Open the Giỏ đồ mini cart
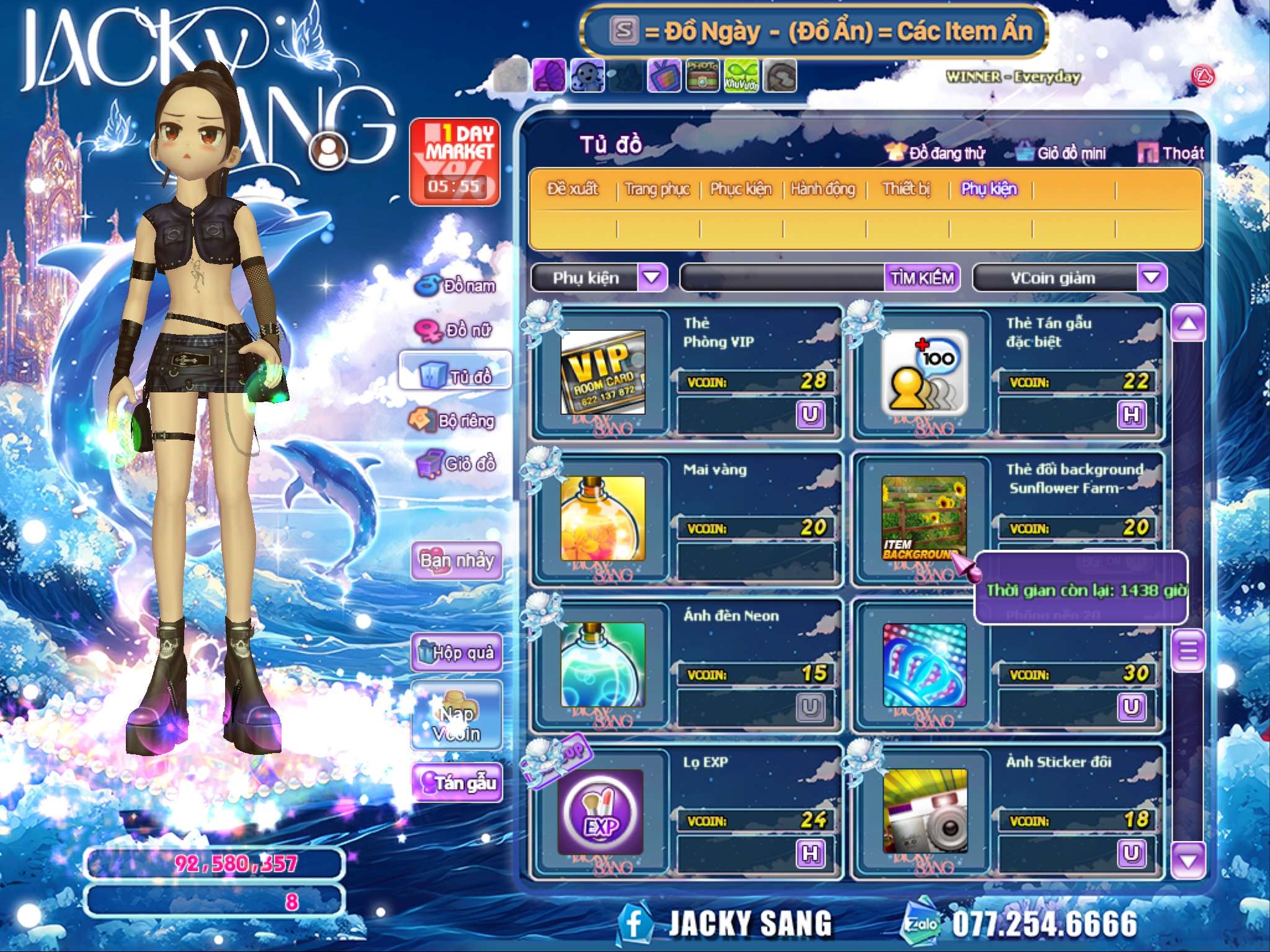1270x952 pixels. tap(1062, 153)
